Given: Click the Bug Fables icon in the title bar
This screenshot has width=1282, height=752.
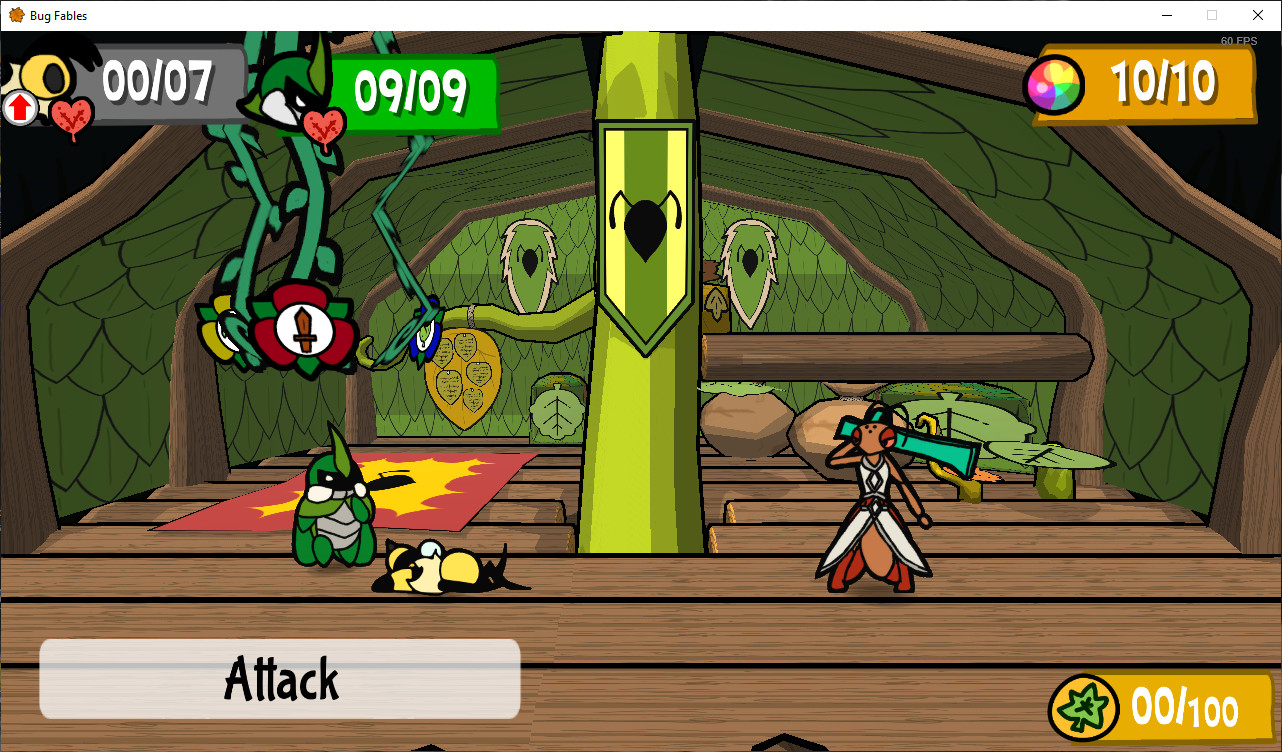Looking at the screenshot, I should [14, 15].
